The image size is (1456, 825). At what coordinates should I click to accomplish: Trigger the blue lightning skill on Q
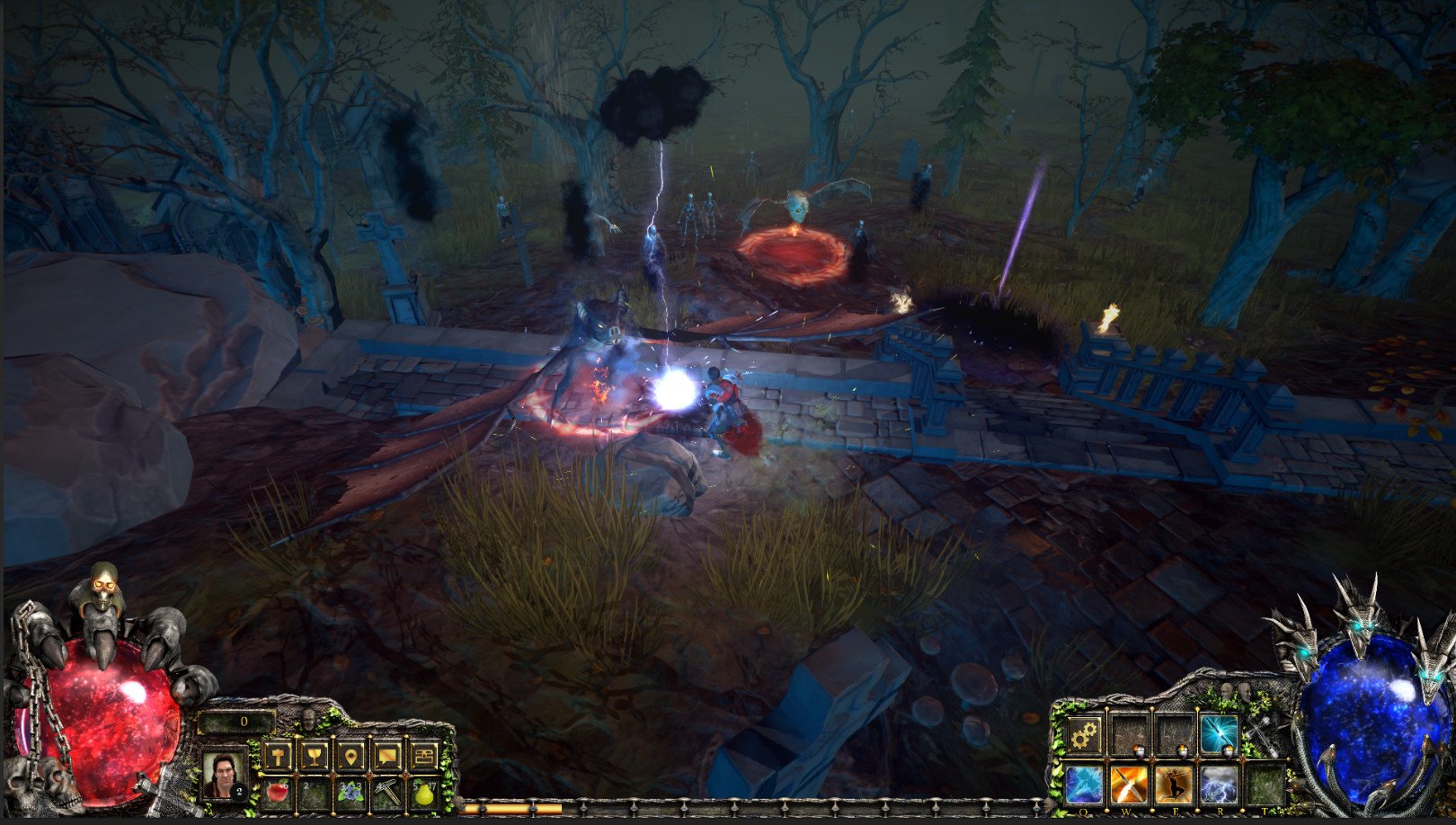click(x=1082, y=785)
